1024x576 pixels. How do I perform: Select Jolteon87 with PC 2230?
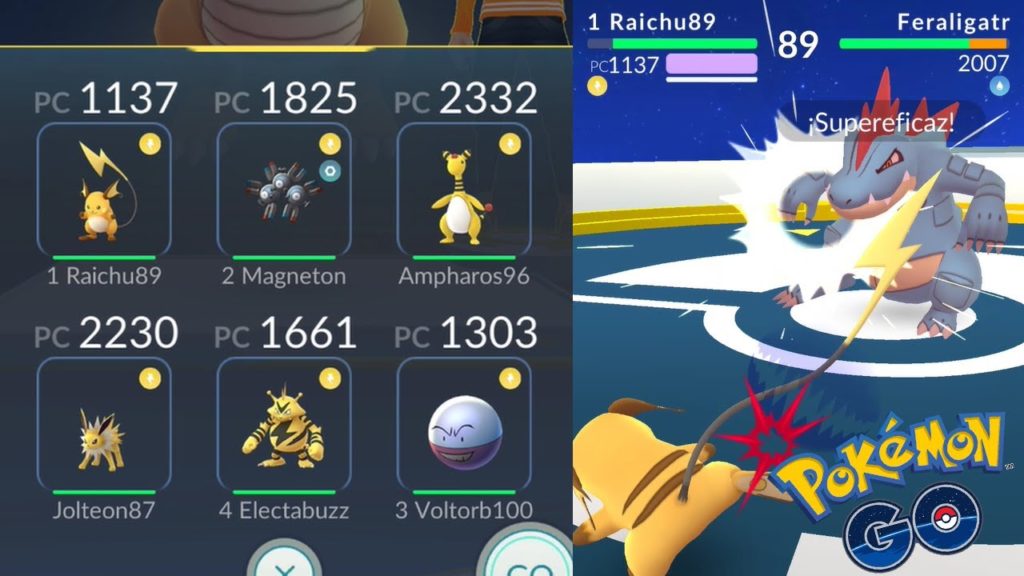(x=104, y=424)
